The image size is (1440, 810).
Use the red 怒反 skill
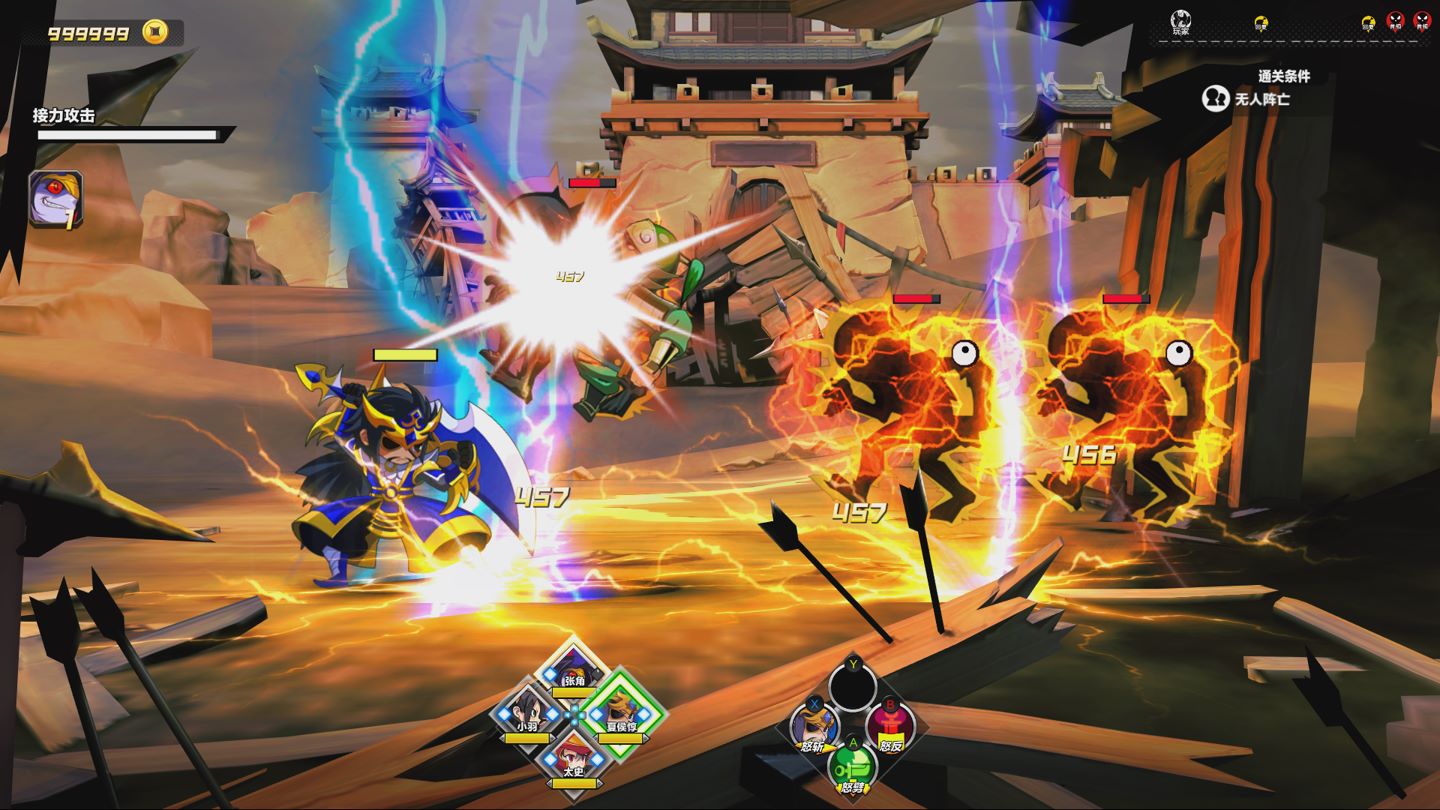889,724
